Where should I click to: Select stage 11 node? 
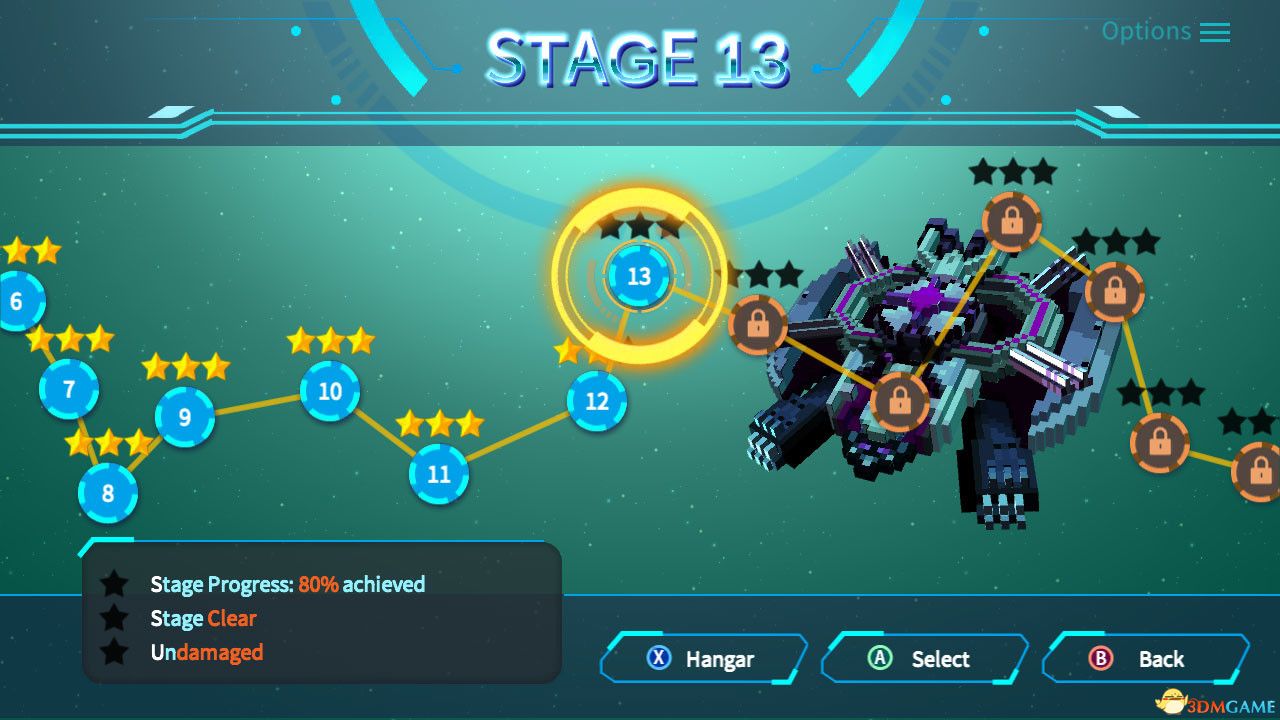pos(439,473)
